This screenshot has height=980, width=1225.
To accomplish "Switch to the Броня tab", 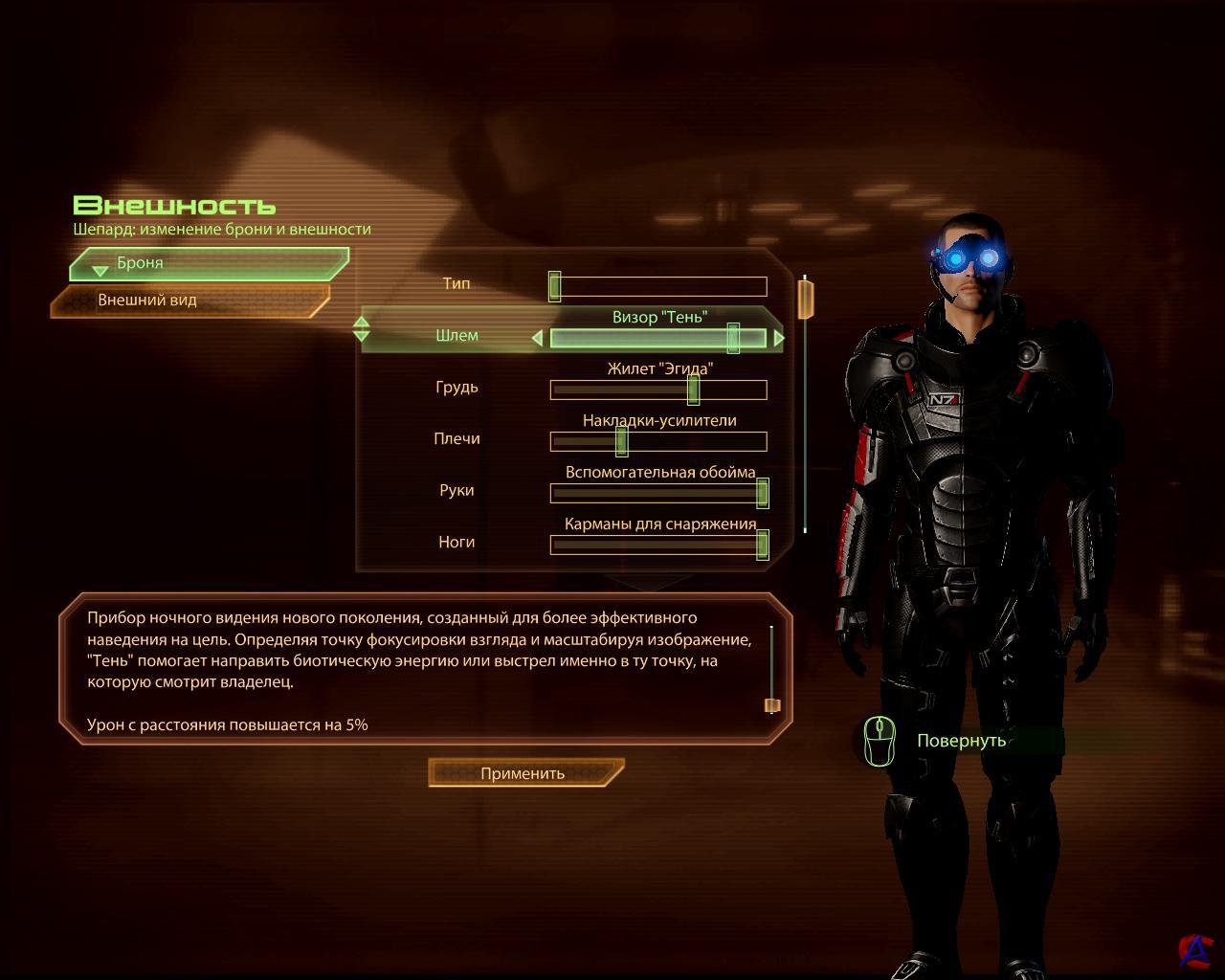I will (x=209, y=263).
